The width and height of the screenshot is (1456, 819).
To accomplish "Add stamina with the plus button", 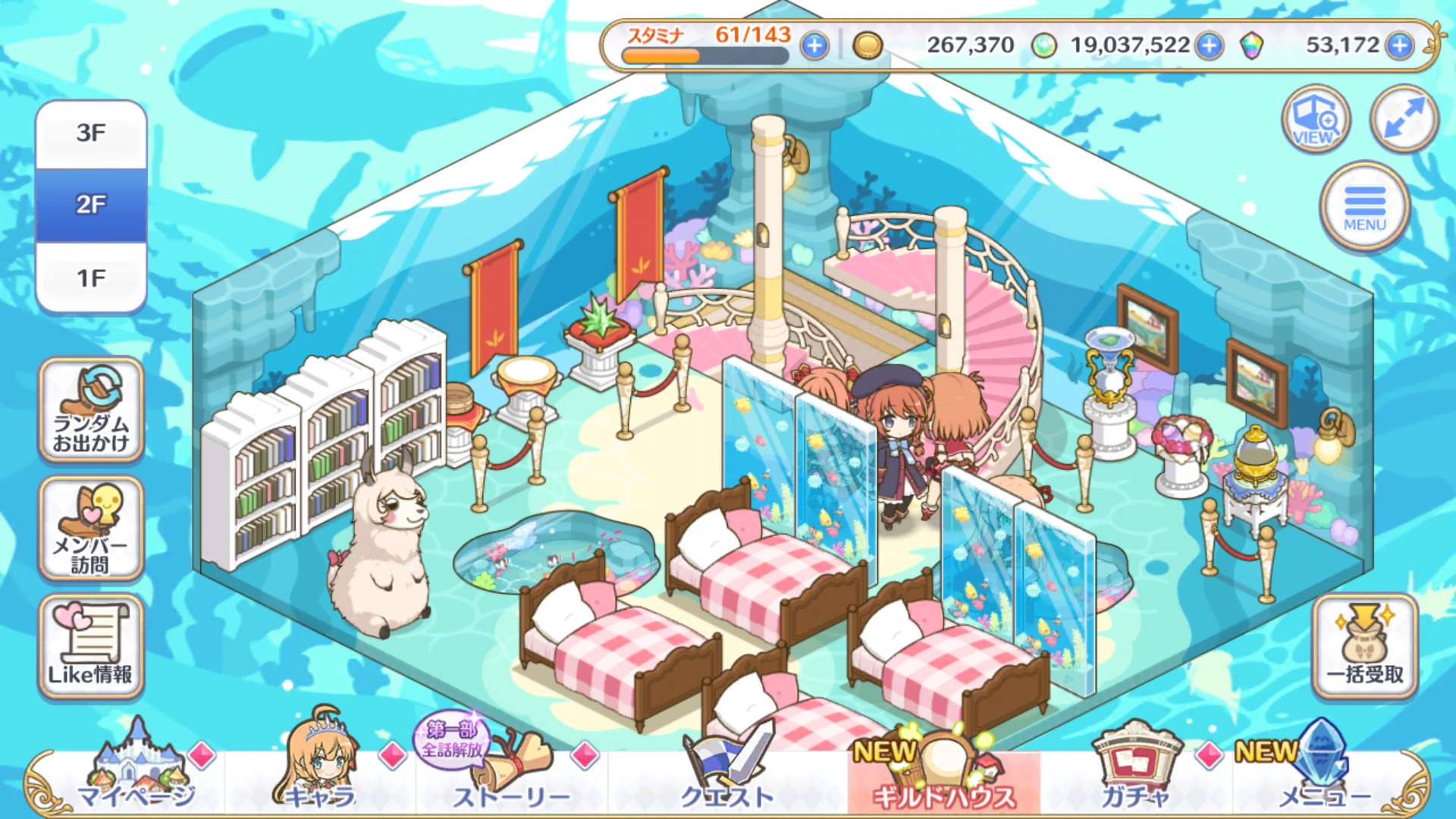I will point(814,46).
